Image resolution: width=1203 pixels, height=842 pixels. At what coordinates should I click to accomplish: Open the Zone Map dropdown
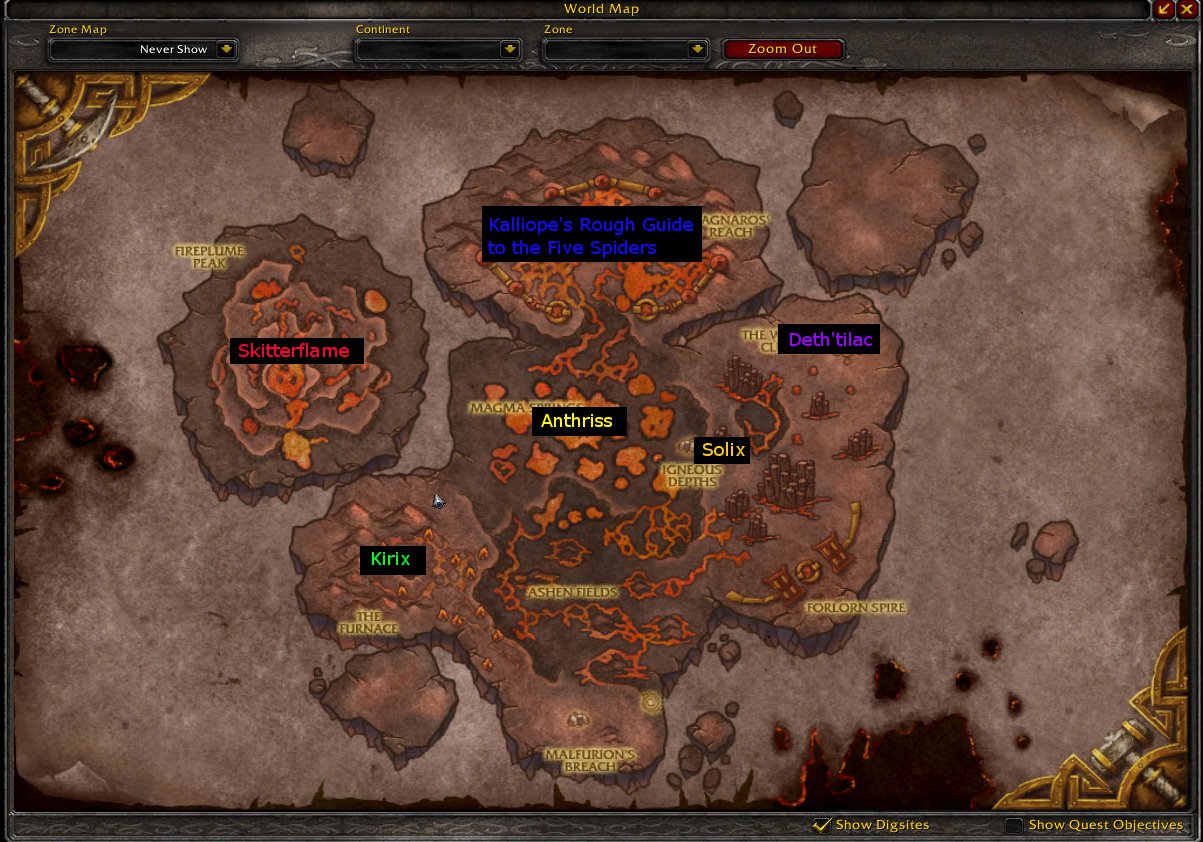click(x=226, y=49)
